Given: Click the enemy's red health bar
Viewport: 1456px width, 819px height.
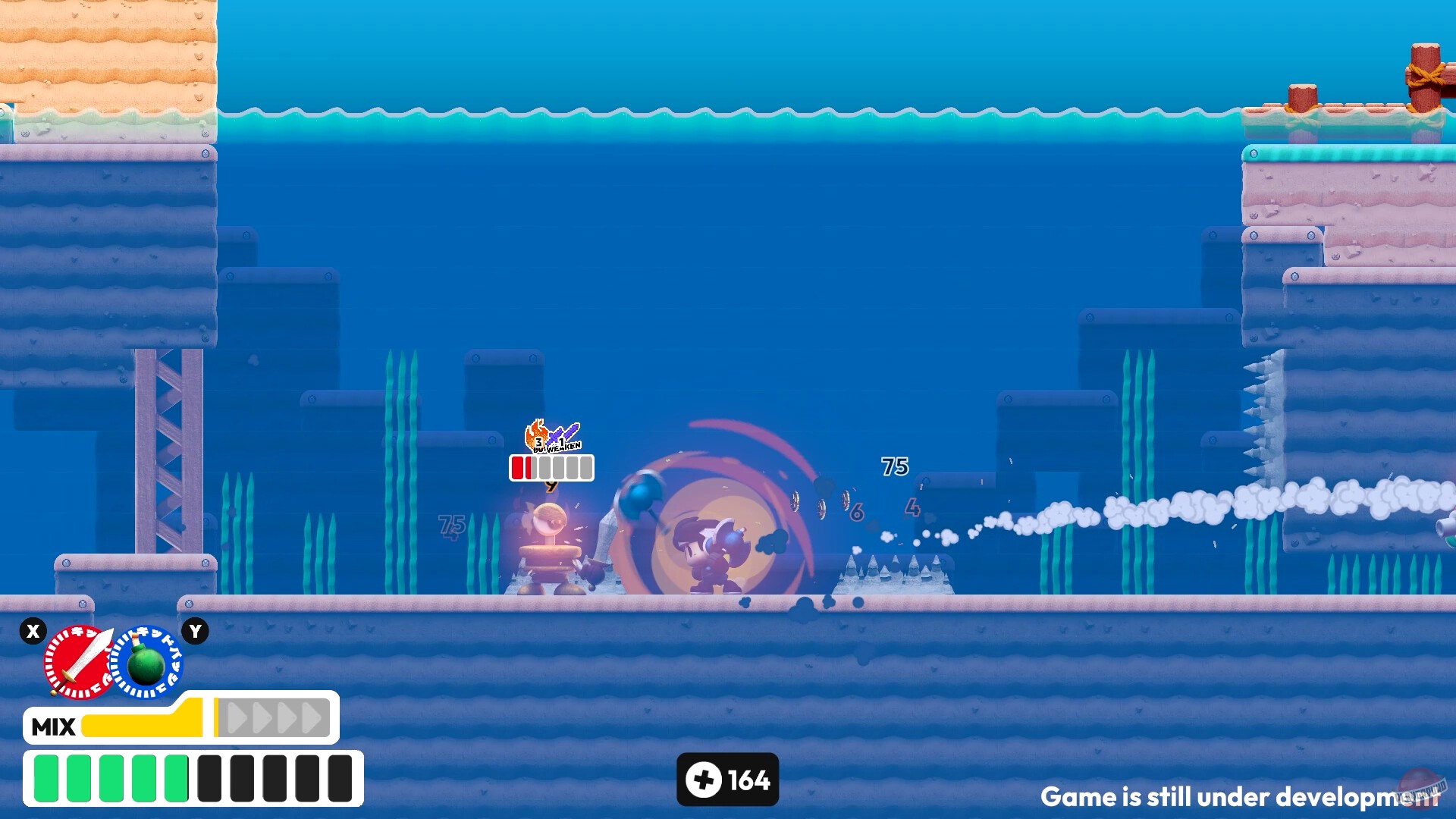Looking at the screenshot, I should pyautogui.click(x=518, y=468).
